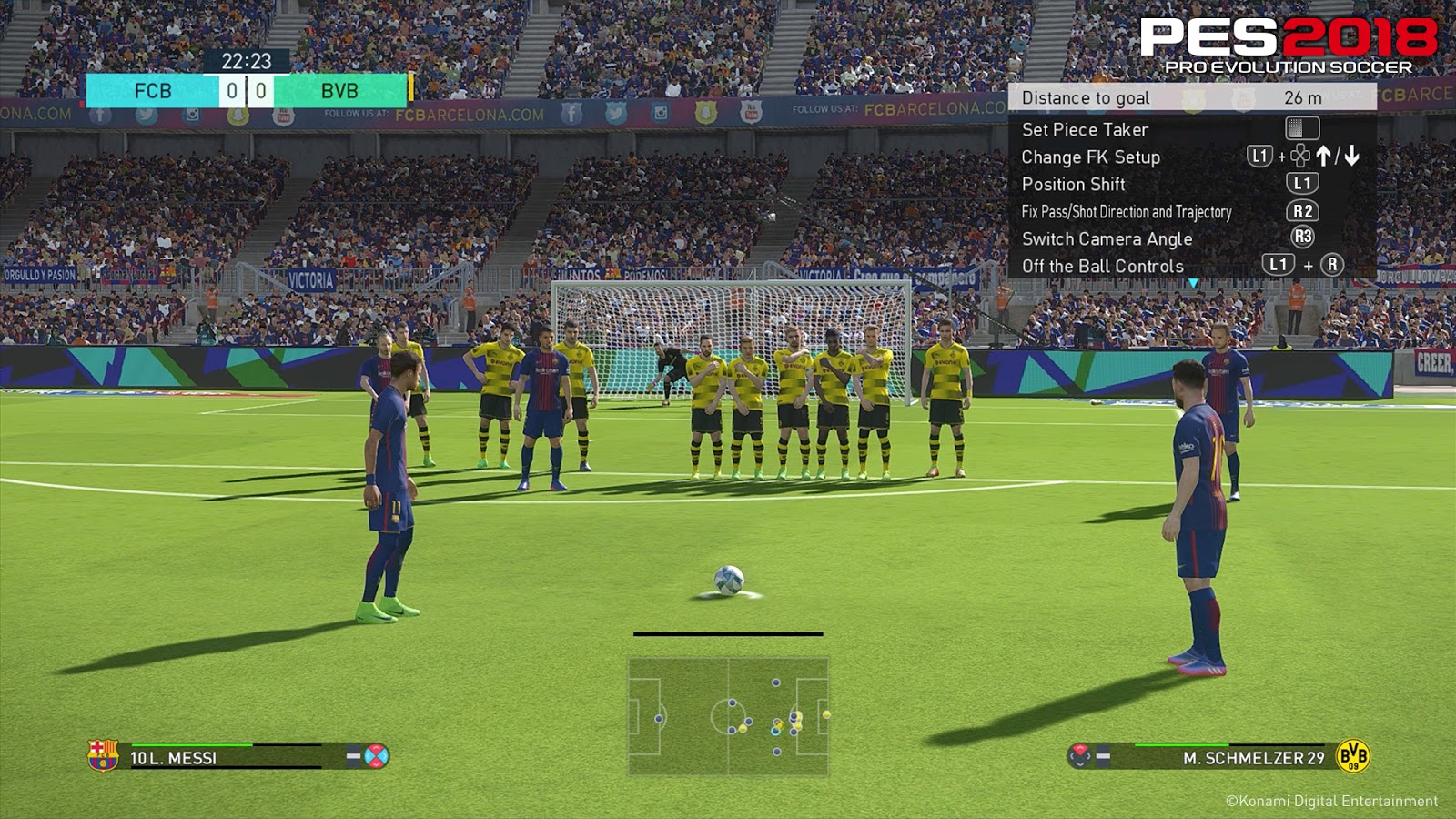Click the Distance to goal header

point(1087,98)
